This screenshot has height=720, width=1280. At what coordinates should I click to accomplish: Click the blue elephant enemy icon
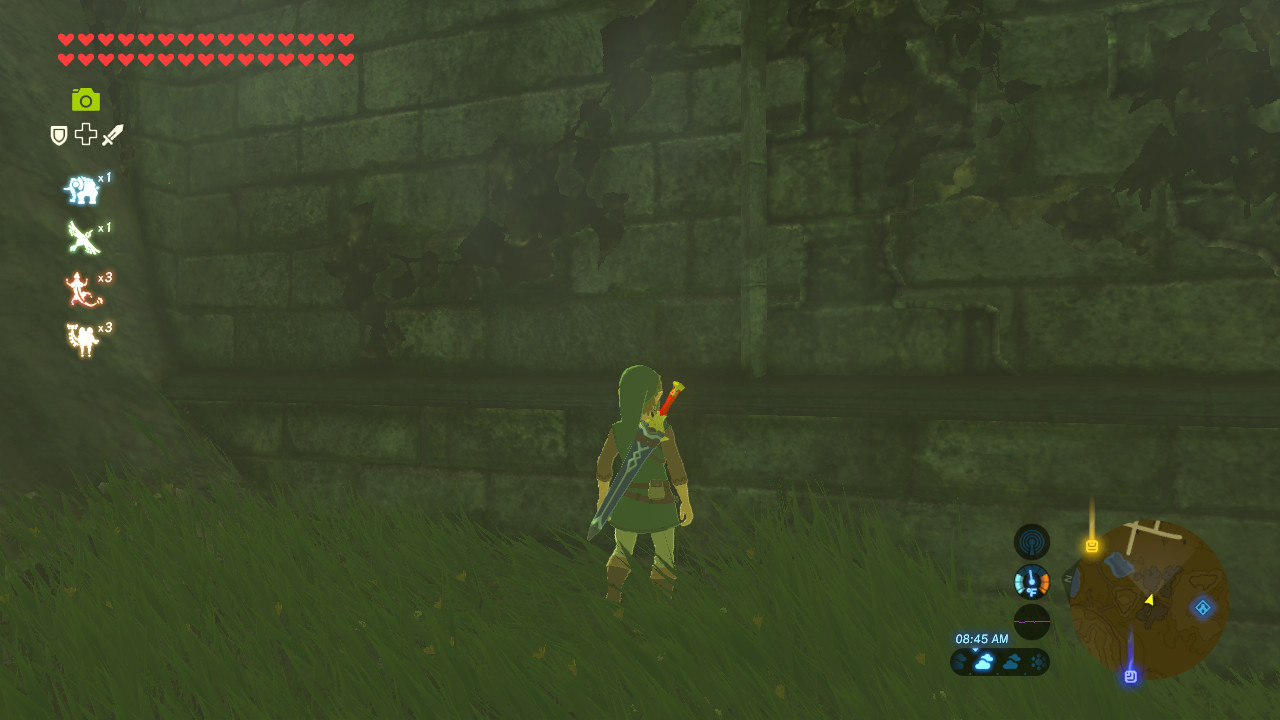click(x=82, y=189)
